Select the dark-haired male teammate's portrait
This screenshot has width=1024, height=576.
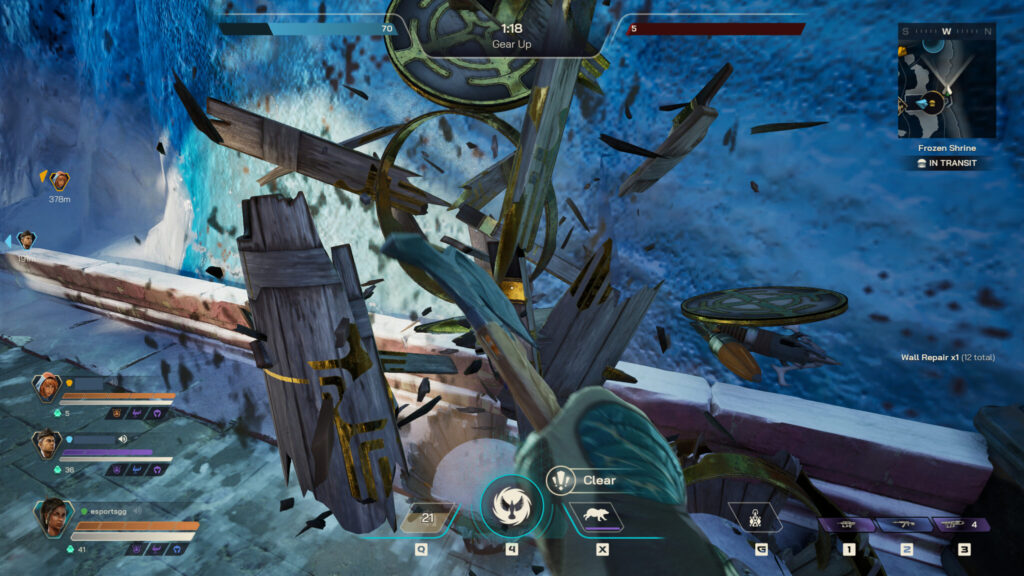tap(46, 443)
